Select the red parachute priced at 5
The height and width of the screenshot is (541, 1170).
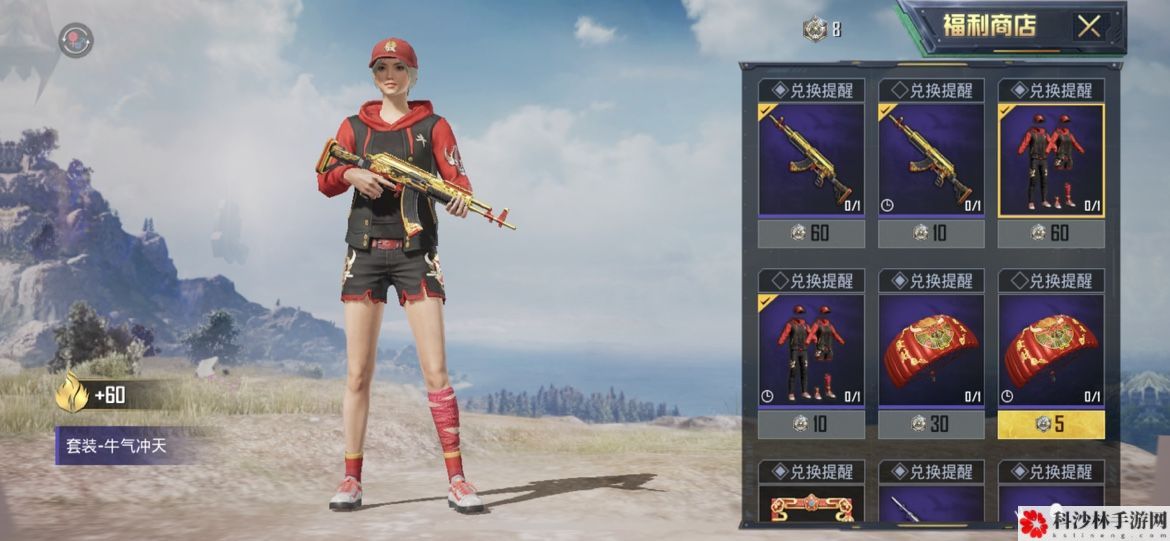coord(1051,349)
